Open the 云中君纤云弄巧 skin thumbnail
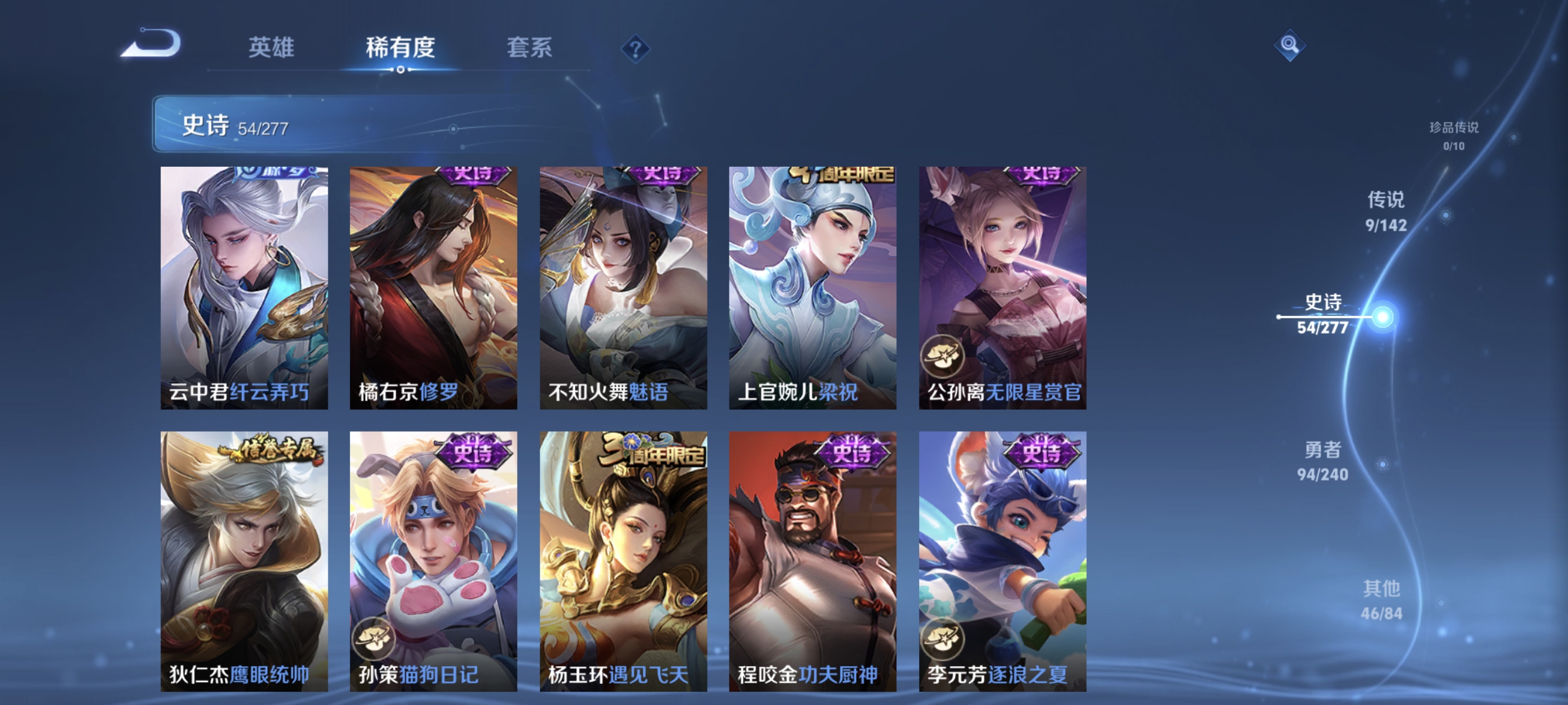1568x705 pixels. tap(244, 292)
